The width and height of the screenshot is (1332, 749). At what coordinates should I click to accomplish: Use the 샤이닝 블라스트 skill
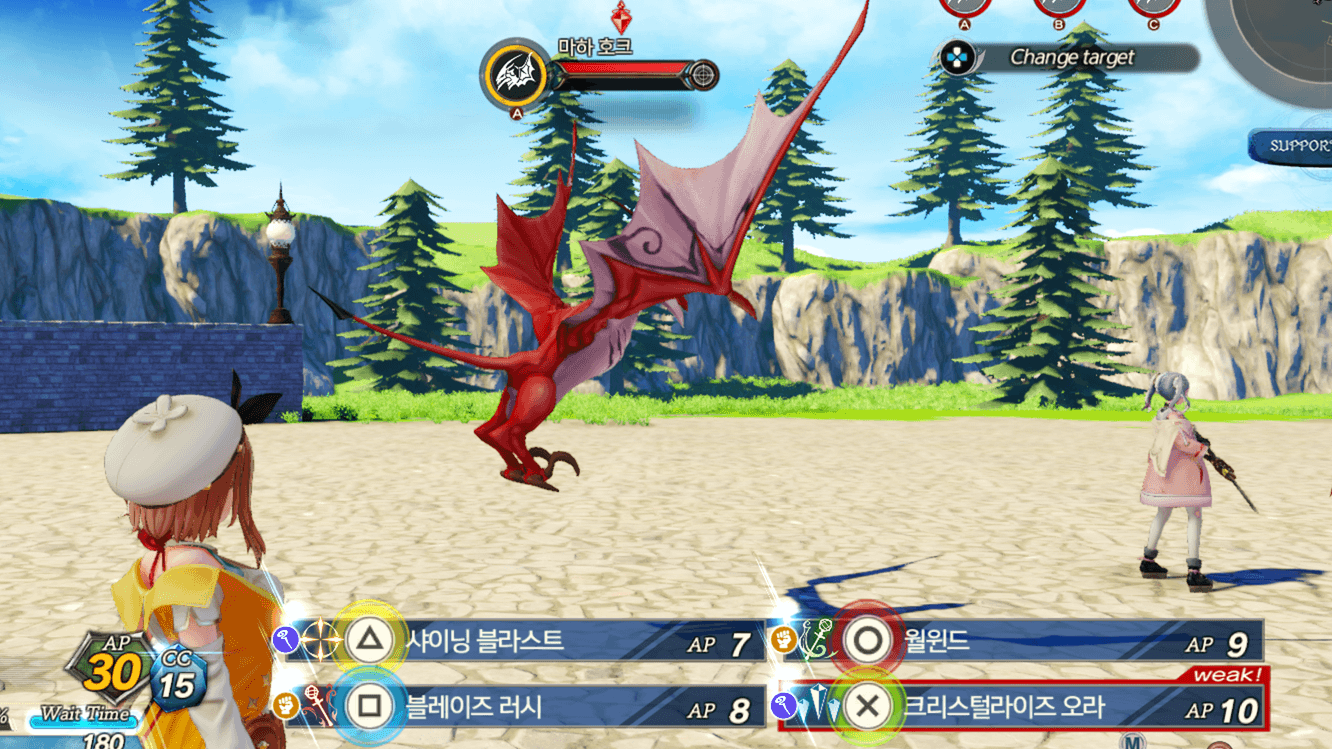click(520, 641)
